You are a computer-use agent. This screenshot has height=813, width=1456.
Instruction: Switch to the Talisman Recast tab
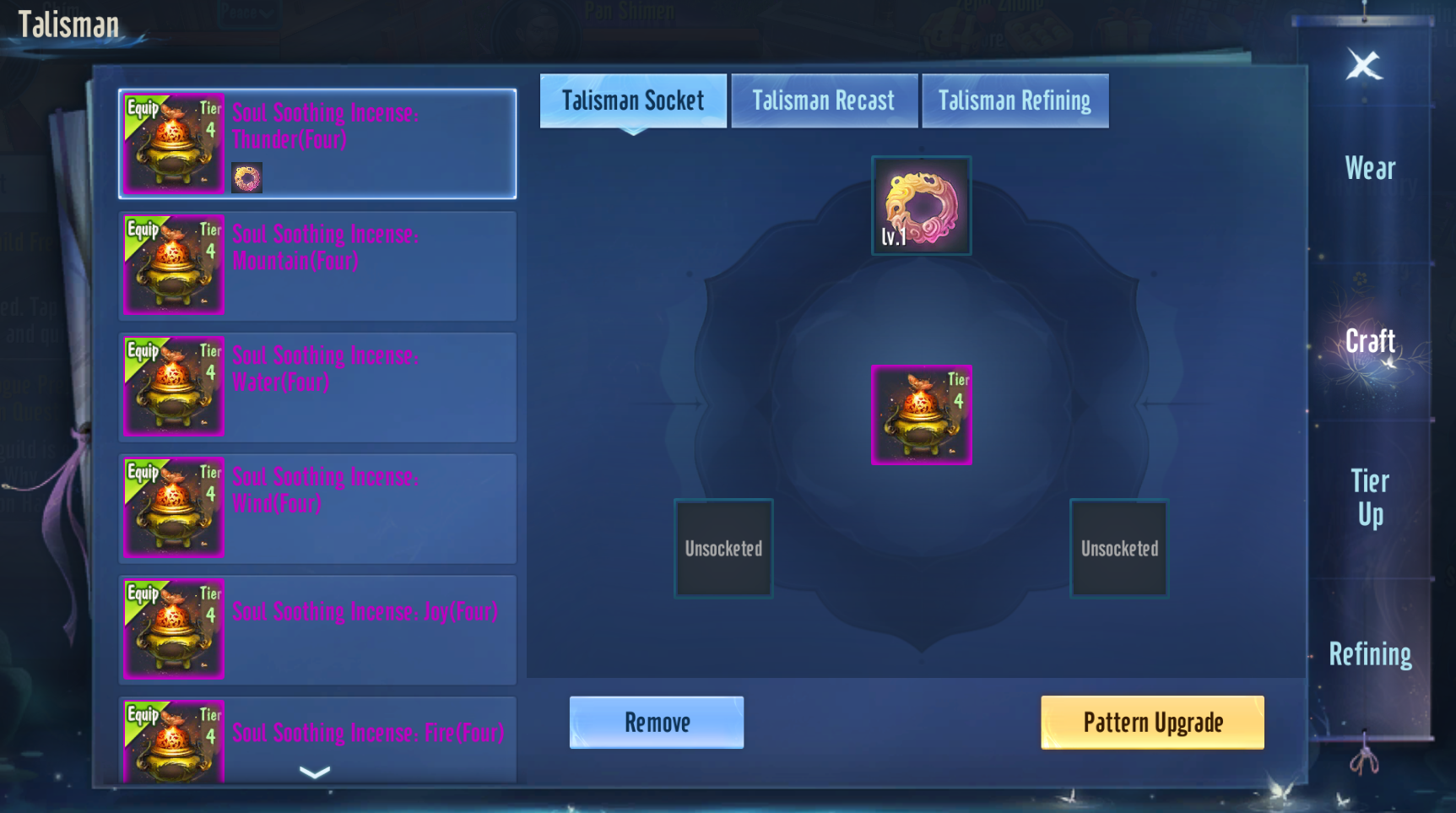pos(824,101)
